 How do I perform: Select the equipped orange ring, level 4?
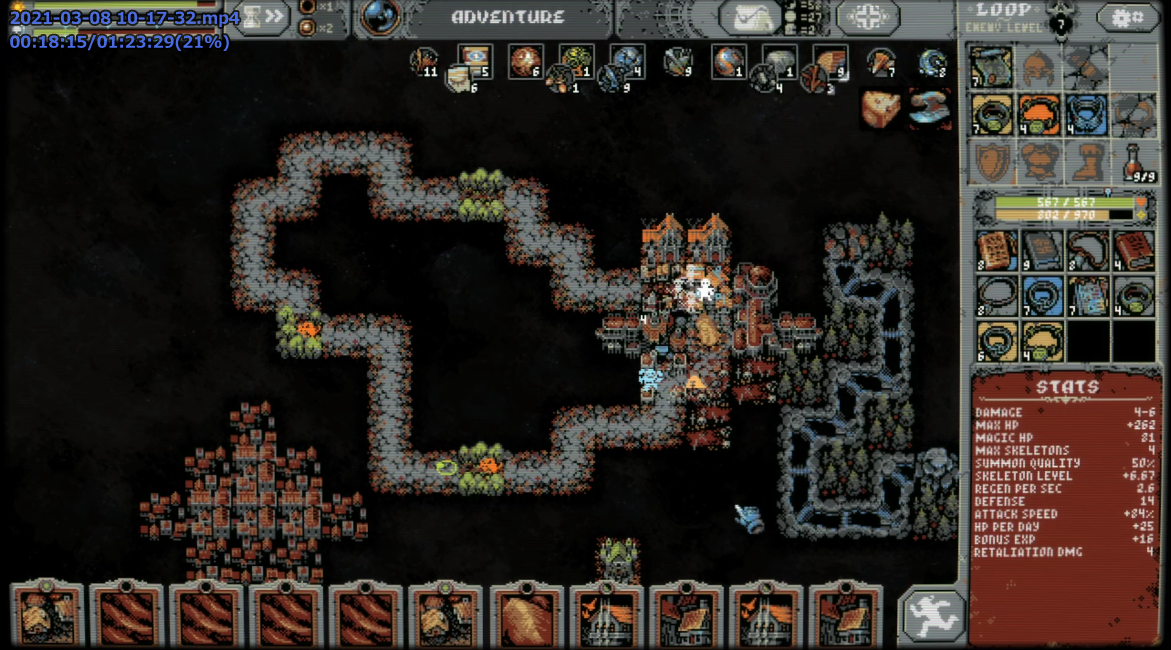pos(1038,114)
